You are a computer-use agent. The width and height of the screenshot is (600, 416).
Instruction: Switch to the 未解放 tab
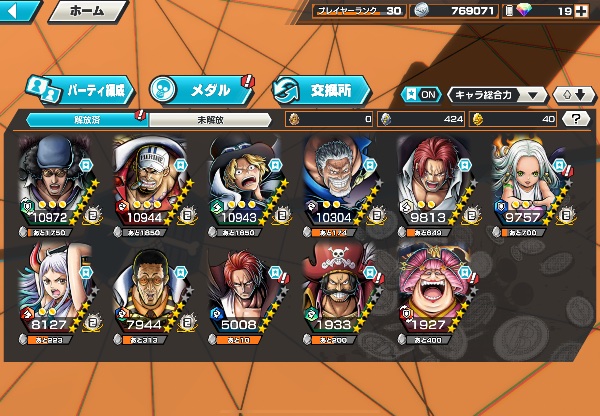209,119
